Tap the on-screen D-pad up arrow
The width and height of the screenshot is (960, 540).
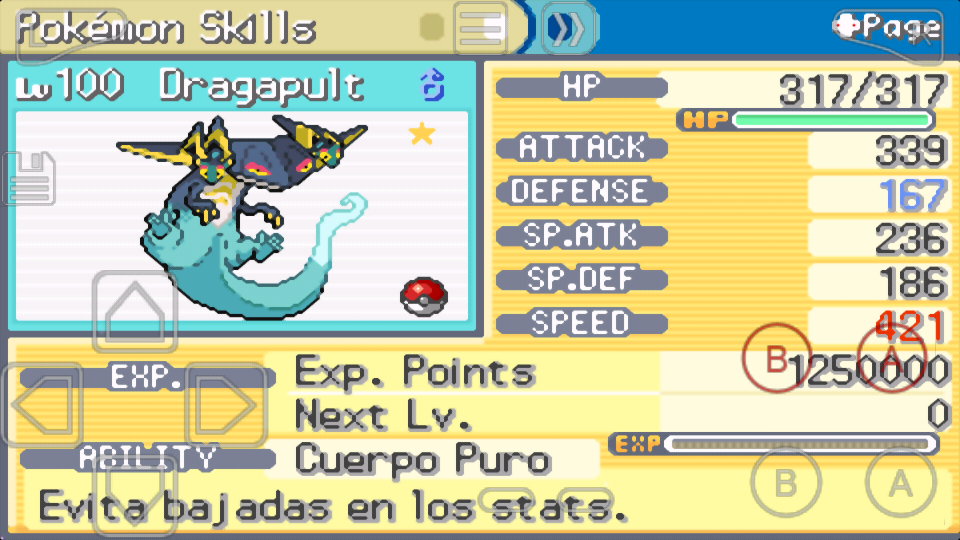(x=135, y=312)
